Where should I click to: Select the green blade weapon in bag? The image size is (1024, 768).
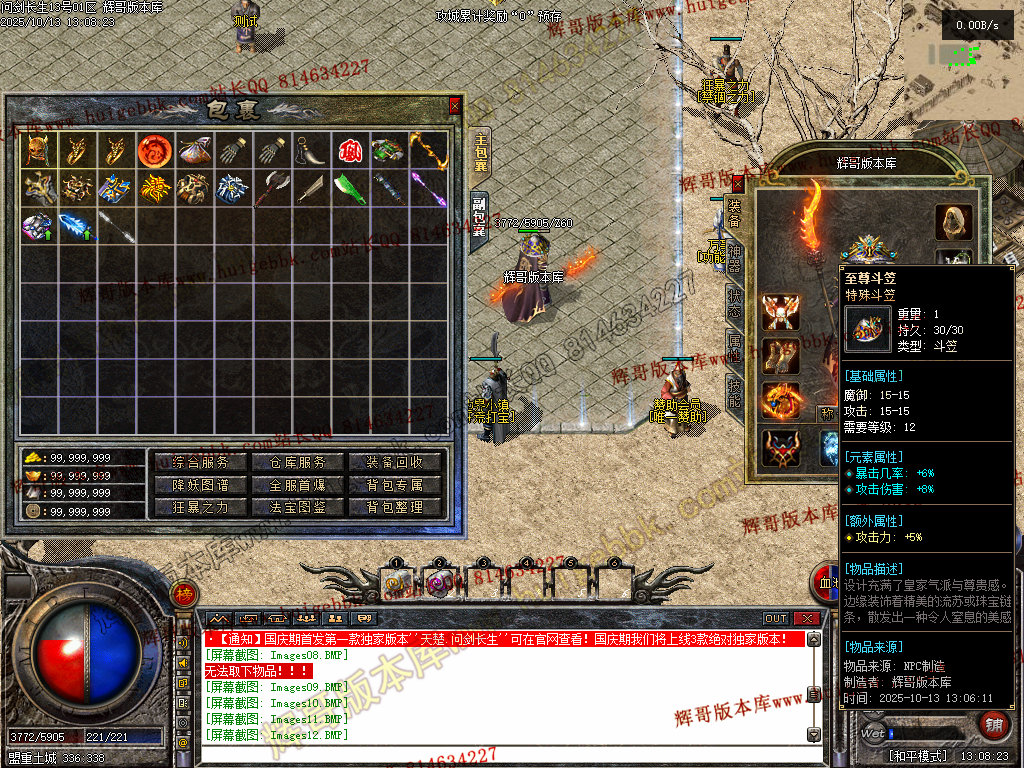(x=350, y=188)
